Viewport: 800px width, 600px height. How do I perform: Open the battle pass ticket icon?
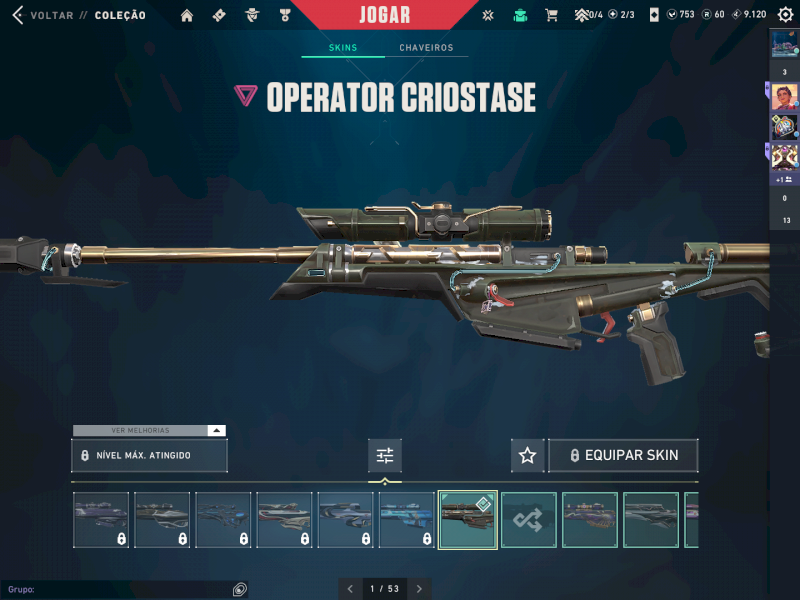point(220,15)
